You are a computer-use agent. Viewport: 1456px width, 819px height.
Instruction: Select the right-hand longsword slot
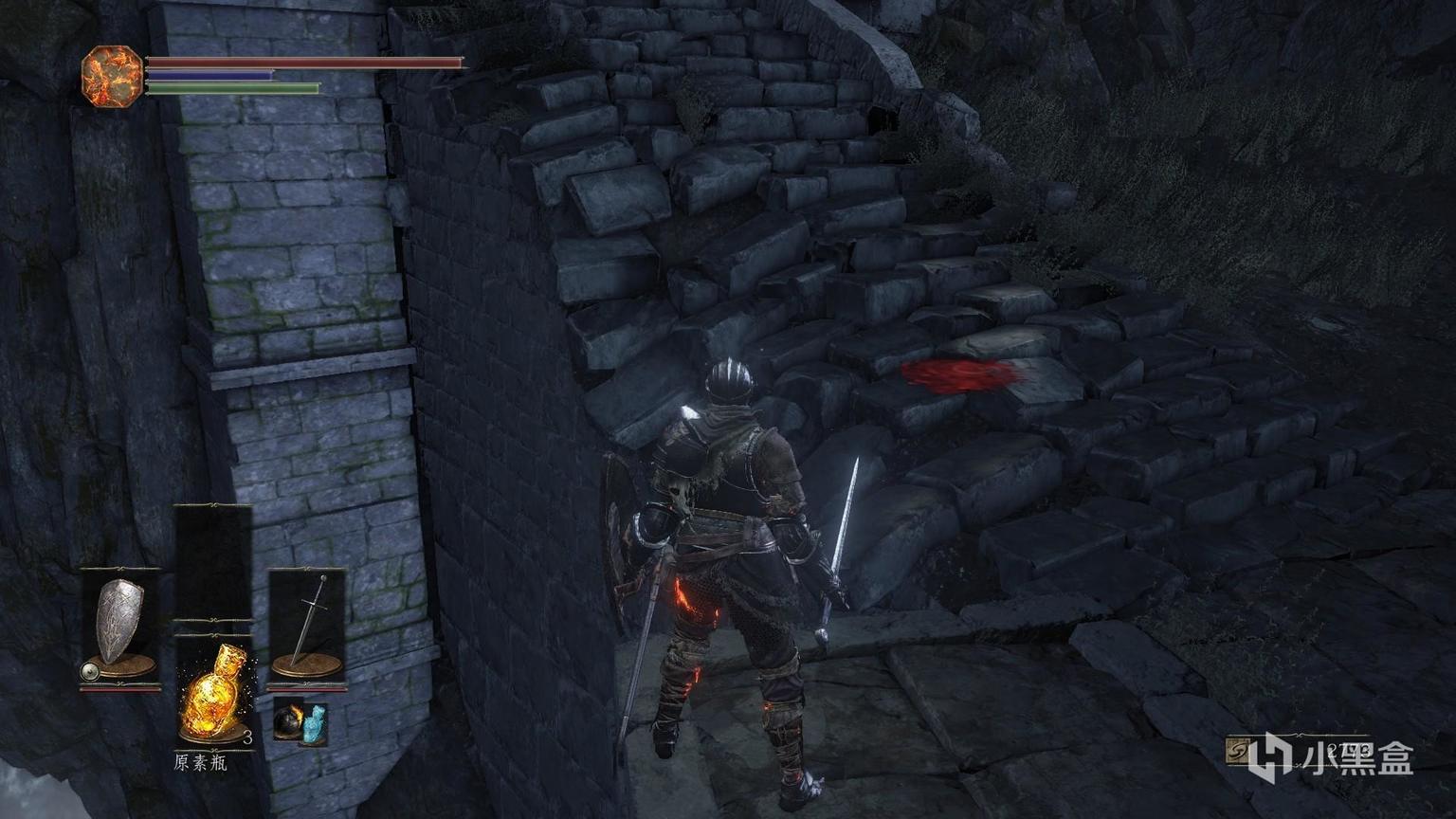pos(307,621)
